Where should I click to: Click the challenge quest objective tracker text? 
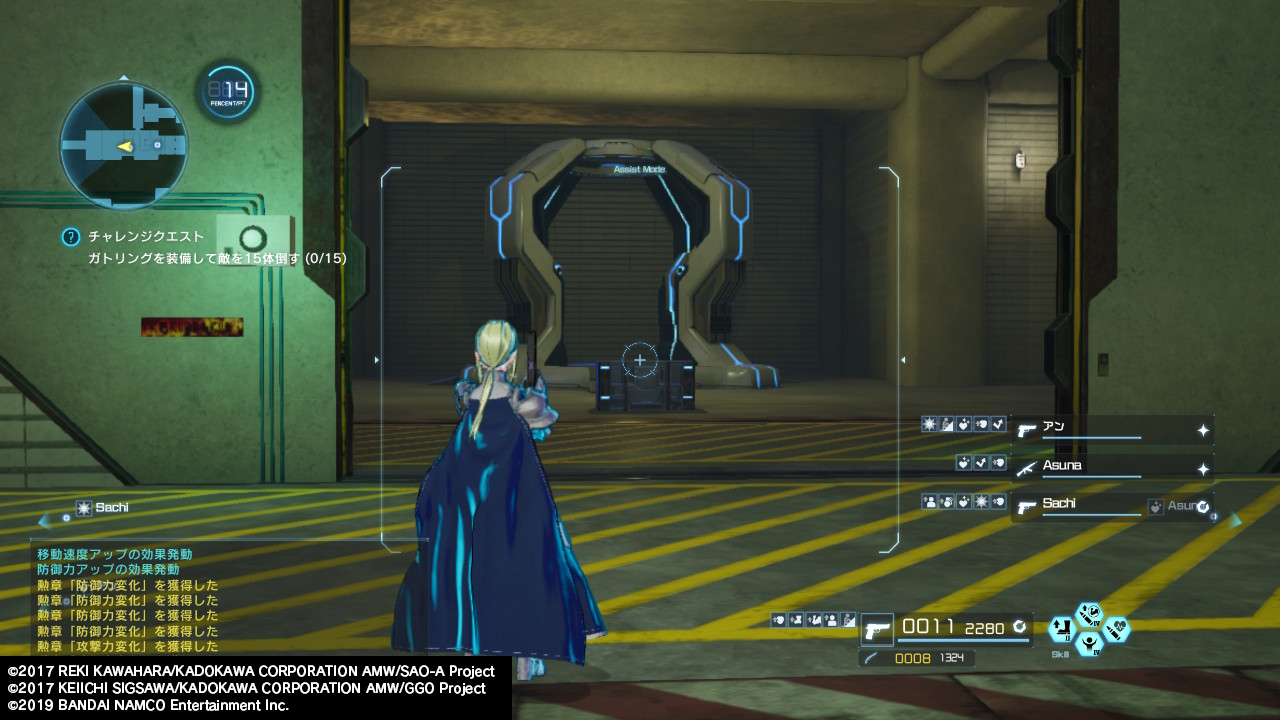click(x=216, y=258)
